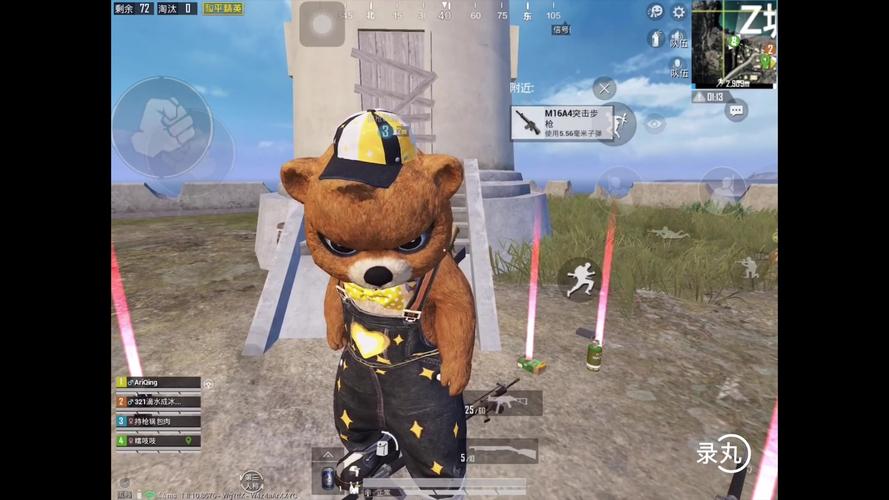Toggle the team microphone button
This screenshot has width=889, height=500.
[x=677, y=66]
